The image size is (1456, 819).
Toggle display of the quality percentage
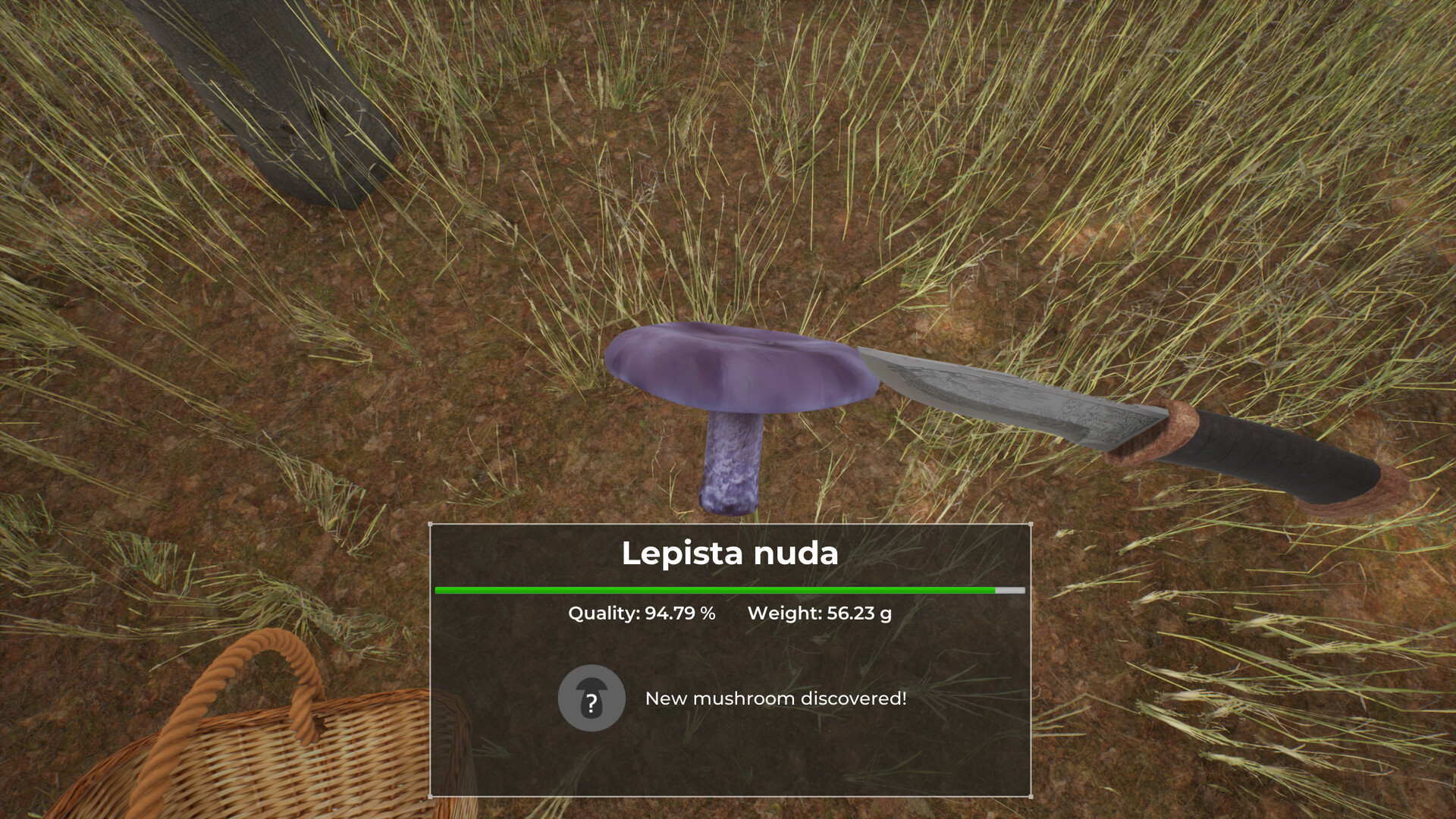click(x=641, y=614)
